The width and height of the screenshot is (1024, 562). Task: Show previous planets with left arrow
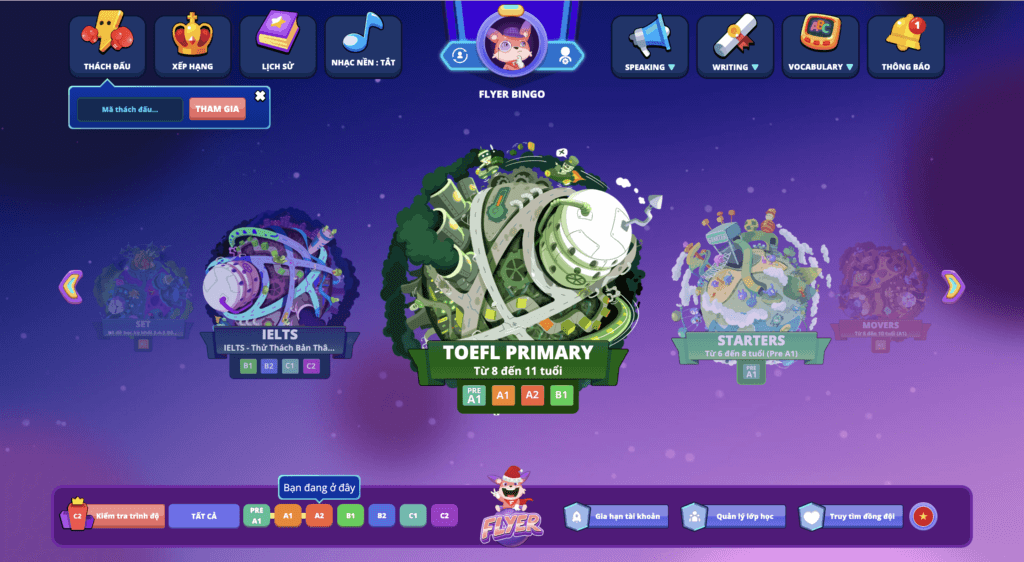[70, 286]
